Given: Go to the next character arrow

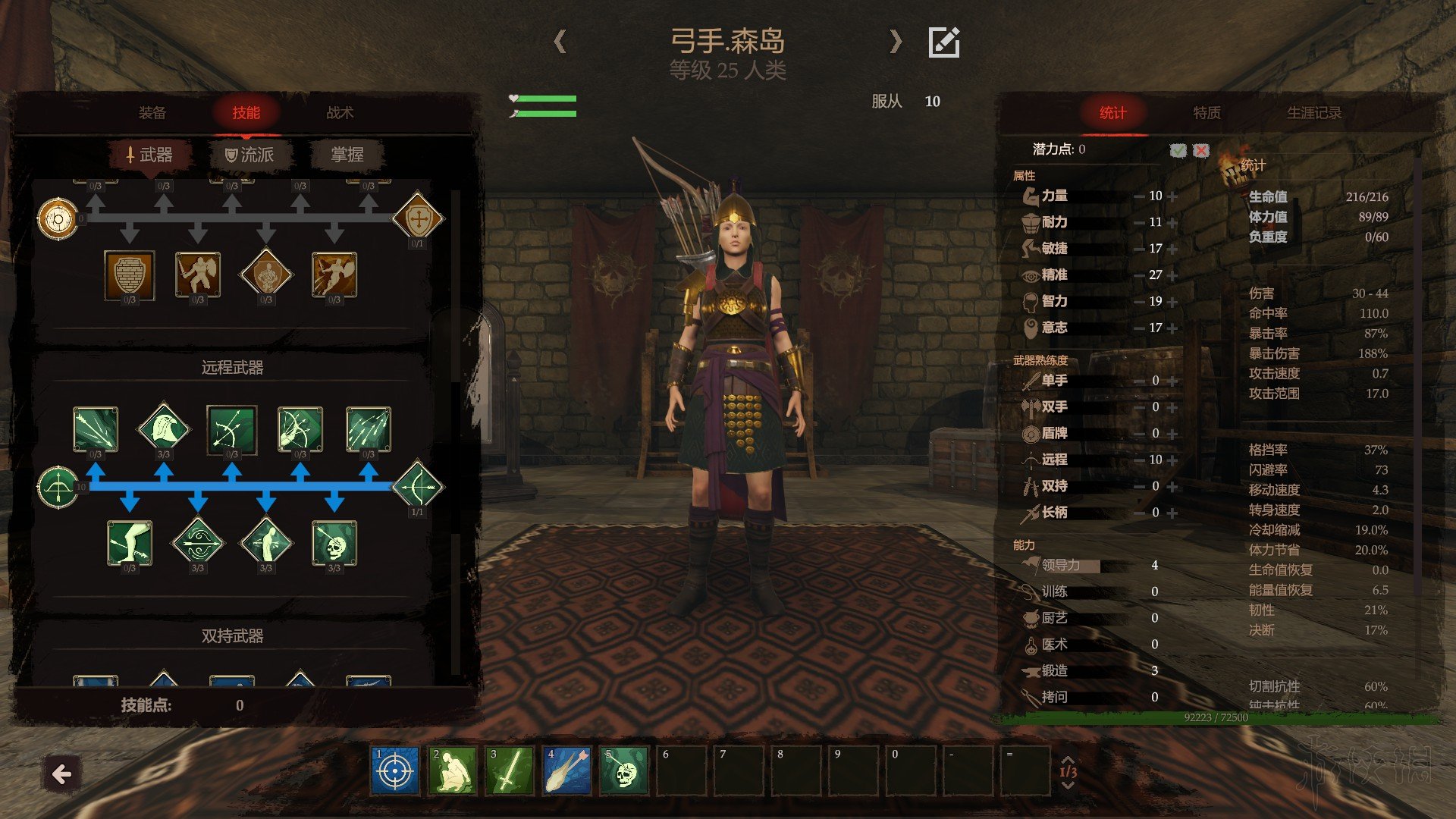Looking at the screenshot, I should [x=896, y=42].
